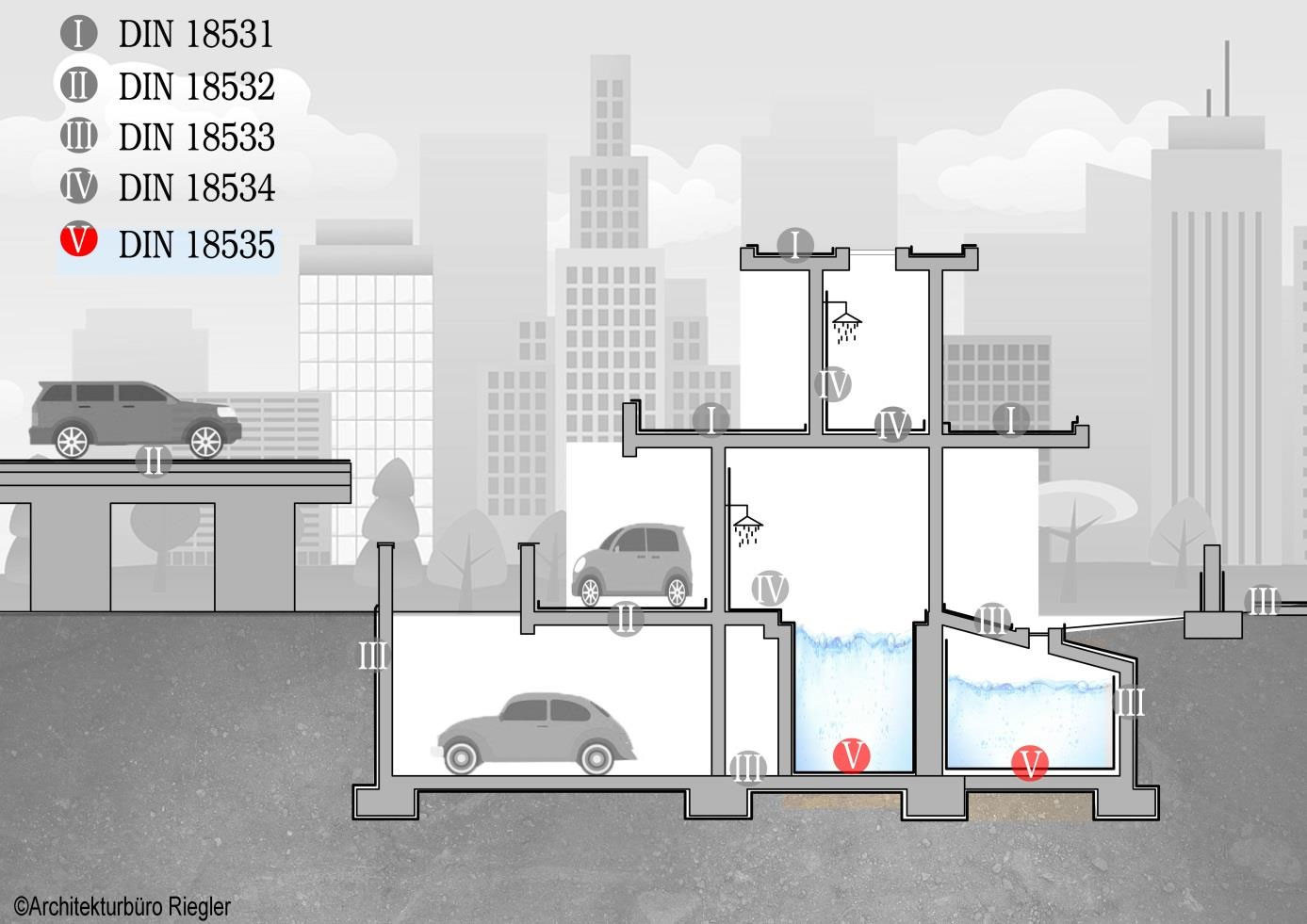This screenshot has width=1307, height=924.
Task: Click the highlighted DIN 18535 legend entry
Action: pos(195,245)
